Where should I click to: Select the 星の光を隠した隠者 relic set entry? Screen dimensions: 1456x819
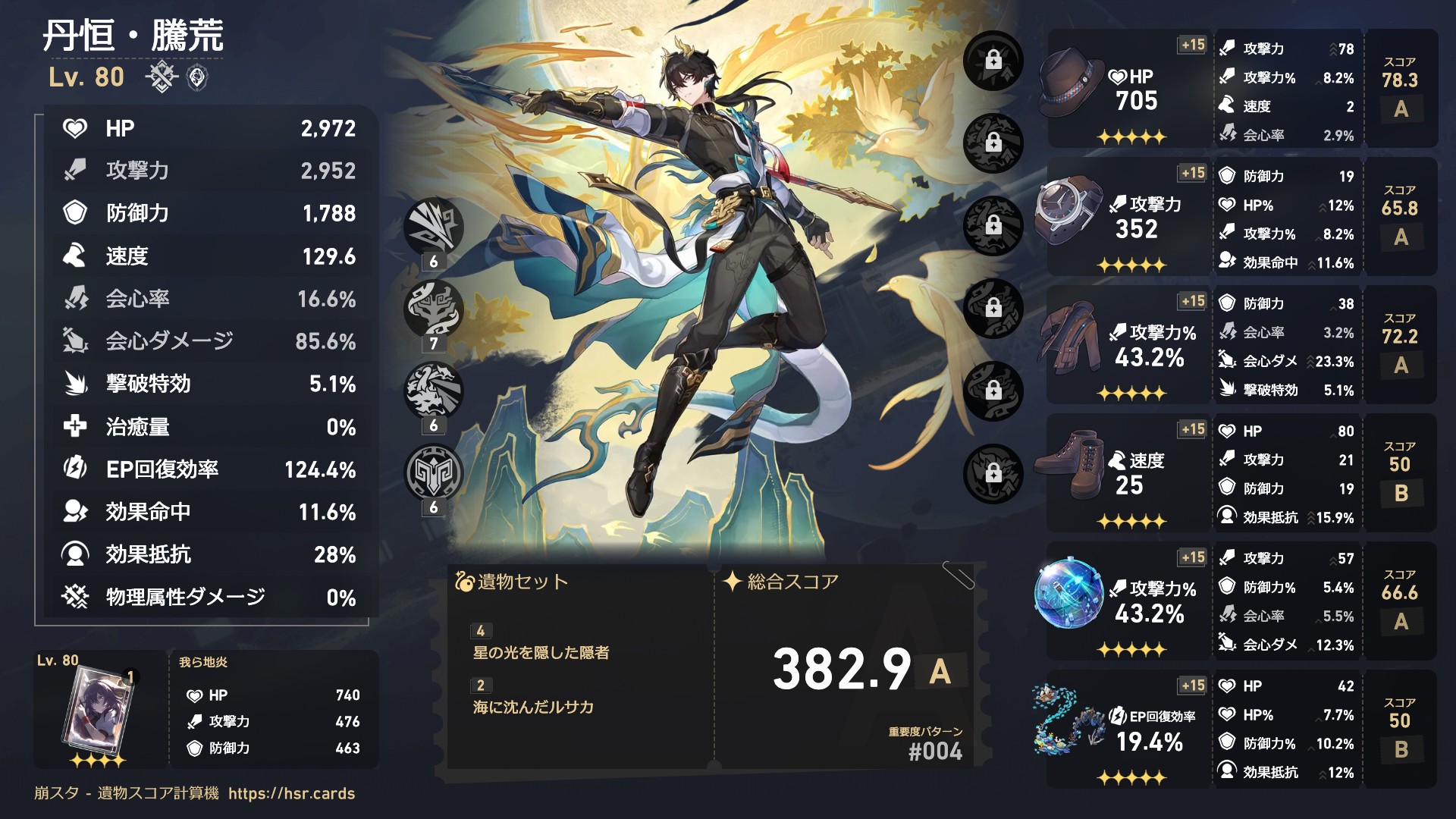tap(541, 652)
